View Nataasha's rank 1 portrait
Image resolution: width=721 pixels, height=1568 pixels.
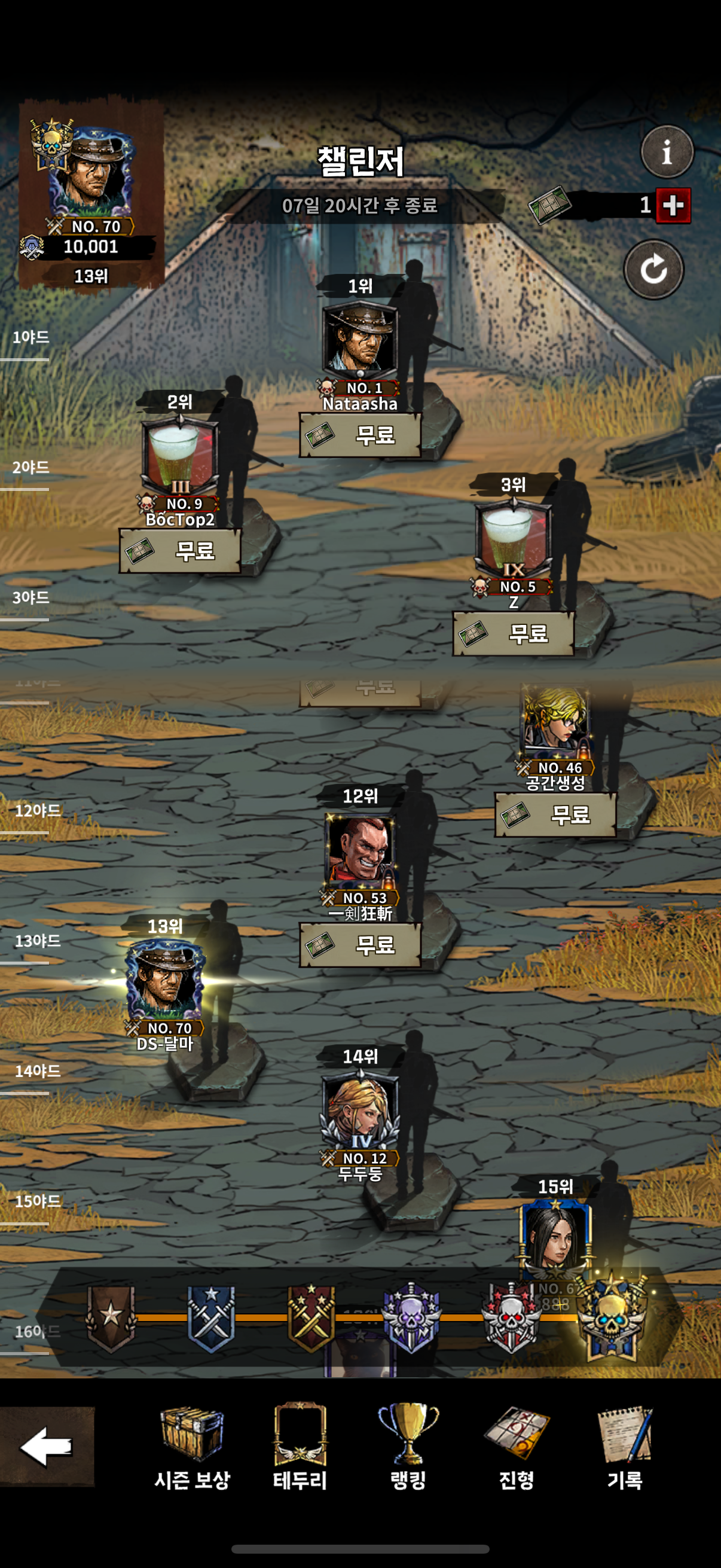pyautogui.click(x=360, y=338)
